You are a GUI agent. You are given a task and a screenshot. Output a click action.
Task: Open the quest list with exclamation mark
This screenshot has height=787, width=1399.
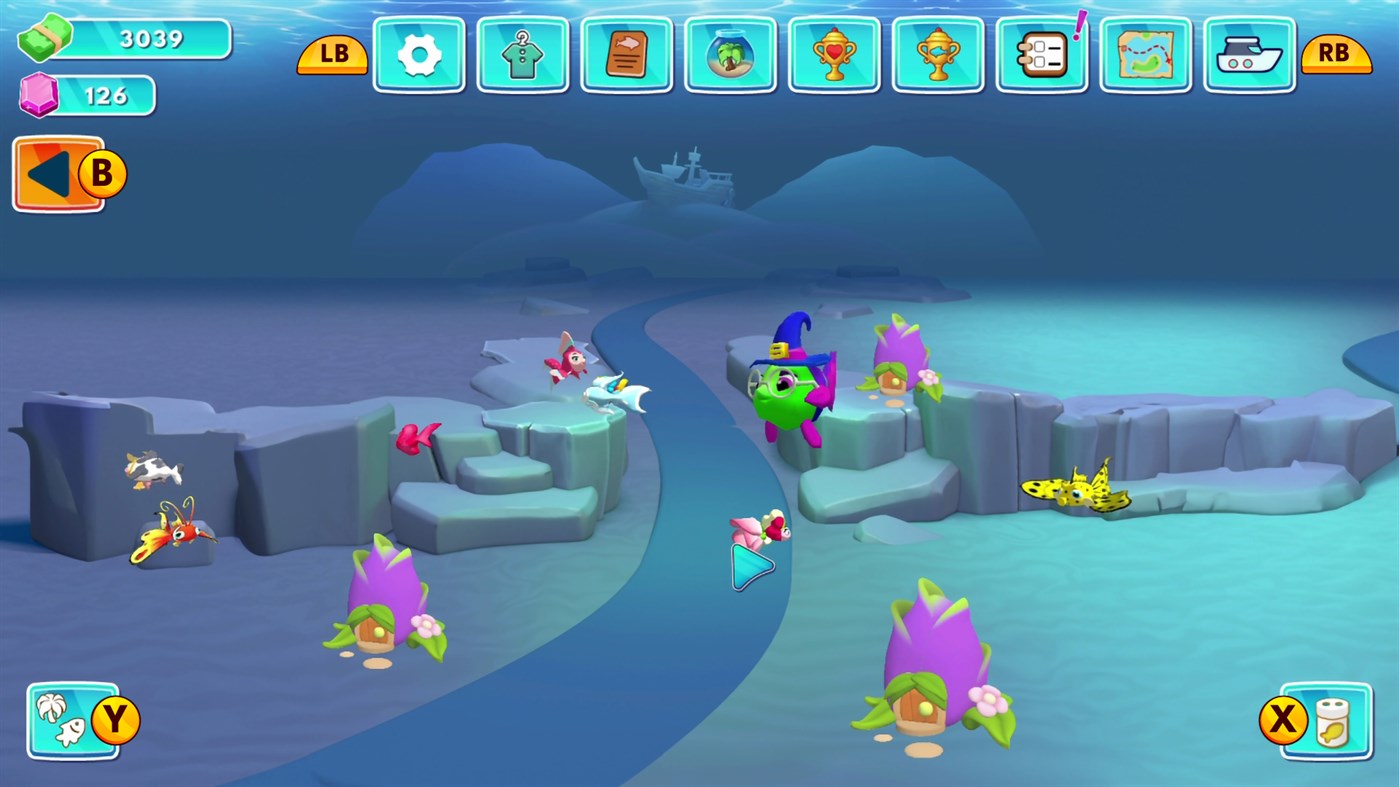click(1042, 55)
